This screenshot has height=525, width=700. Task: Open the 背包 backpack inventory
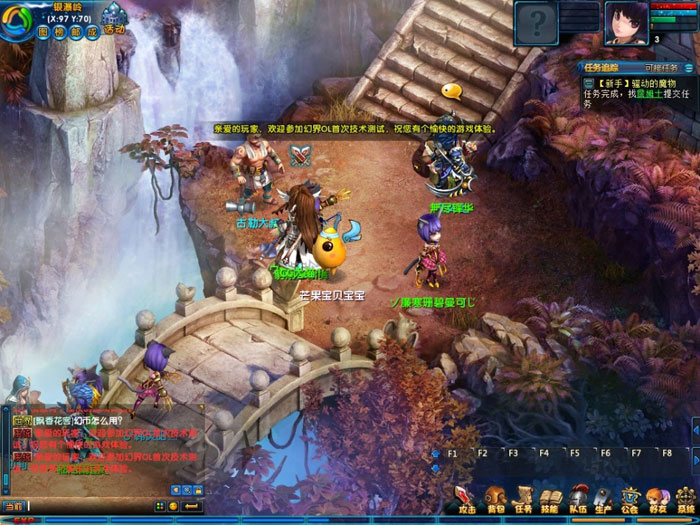coord(495,498)
